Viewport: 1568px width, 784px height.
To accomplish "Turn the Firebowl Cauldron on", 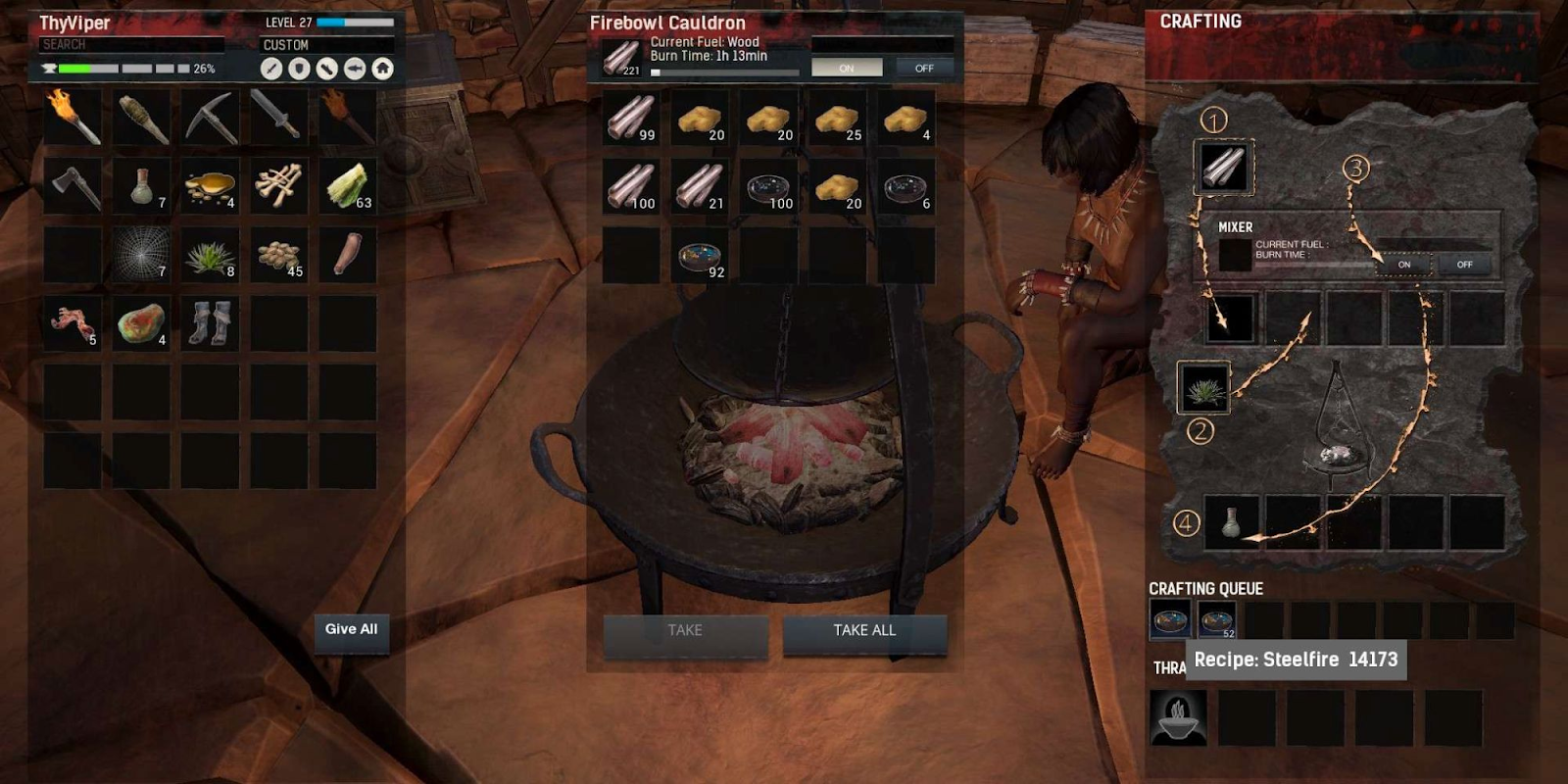I will (847, 68).
